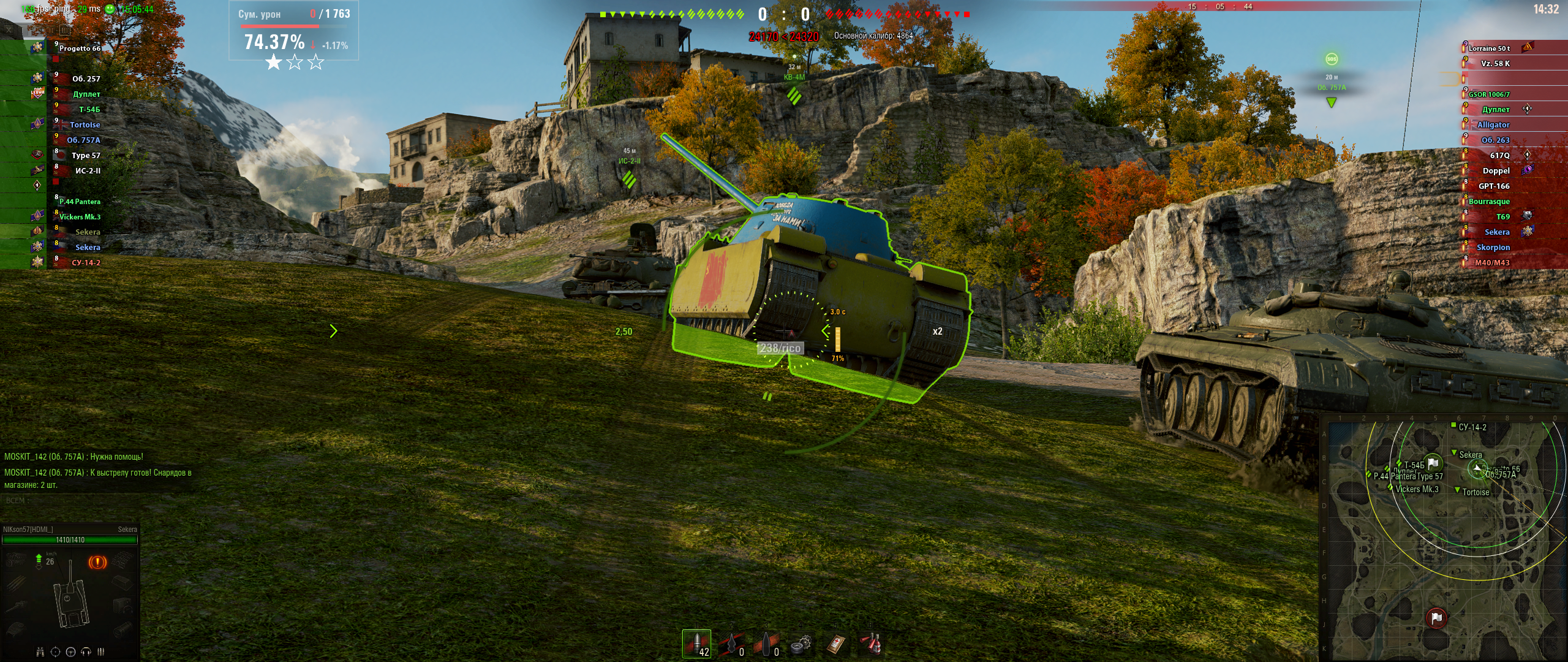Select Progetto 66 in the allied team list
Viewport: 1568px width, 662px height.
click(79, 48)
